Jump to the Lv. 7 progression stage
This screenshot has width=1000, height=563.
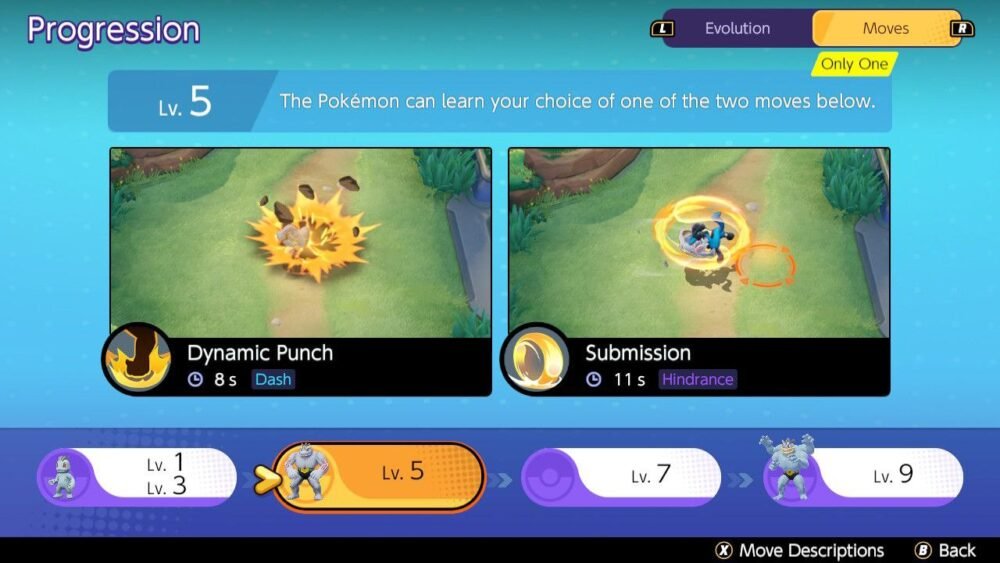[620, 475]
